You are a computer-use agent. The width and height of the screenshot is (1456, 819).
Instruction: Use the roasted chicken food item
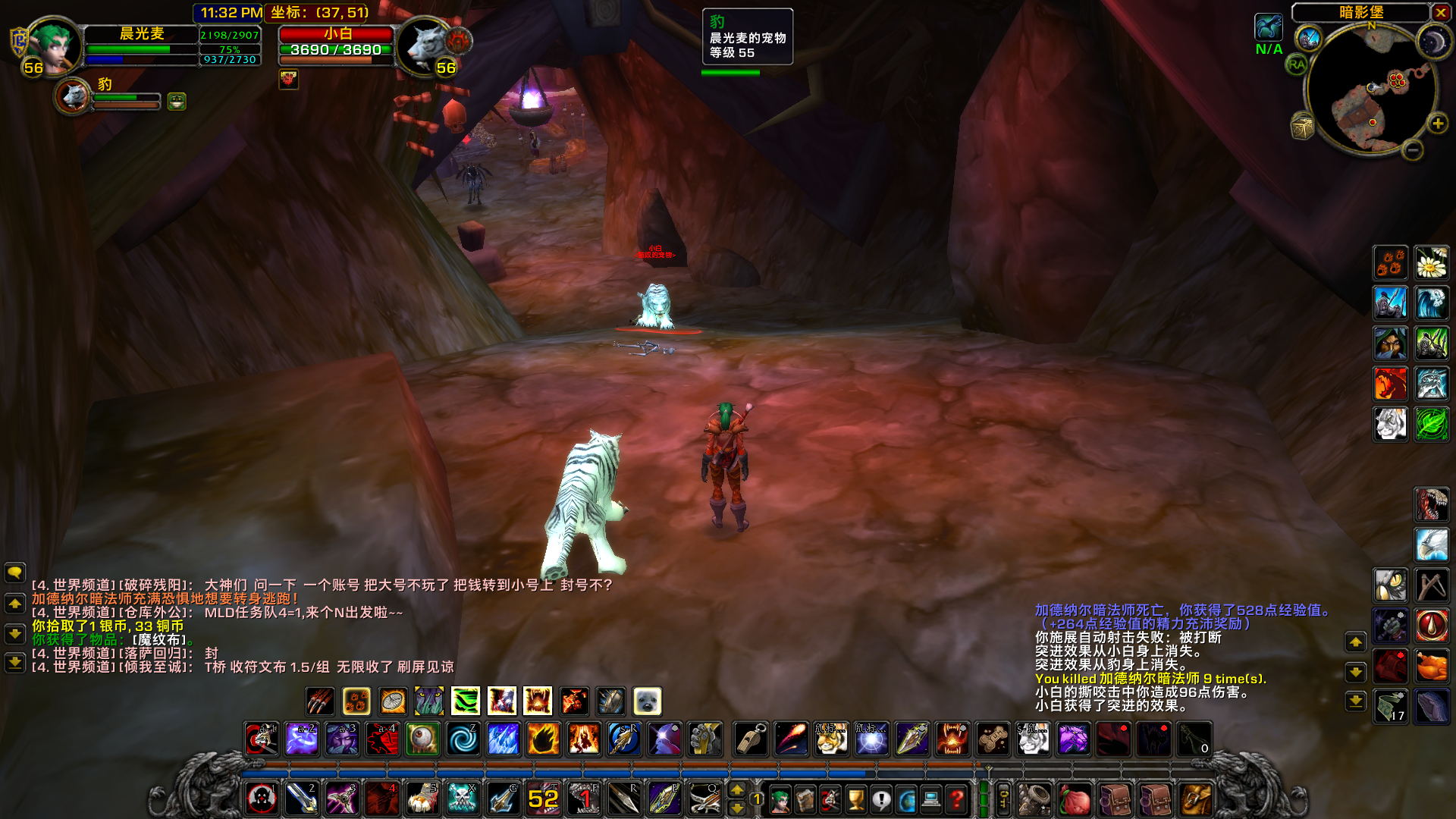[x=1432, y=667]
